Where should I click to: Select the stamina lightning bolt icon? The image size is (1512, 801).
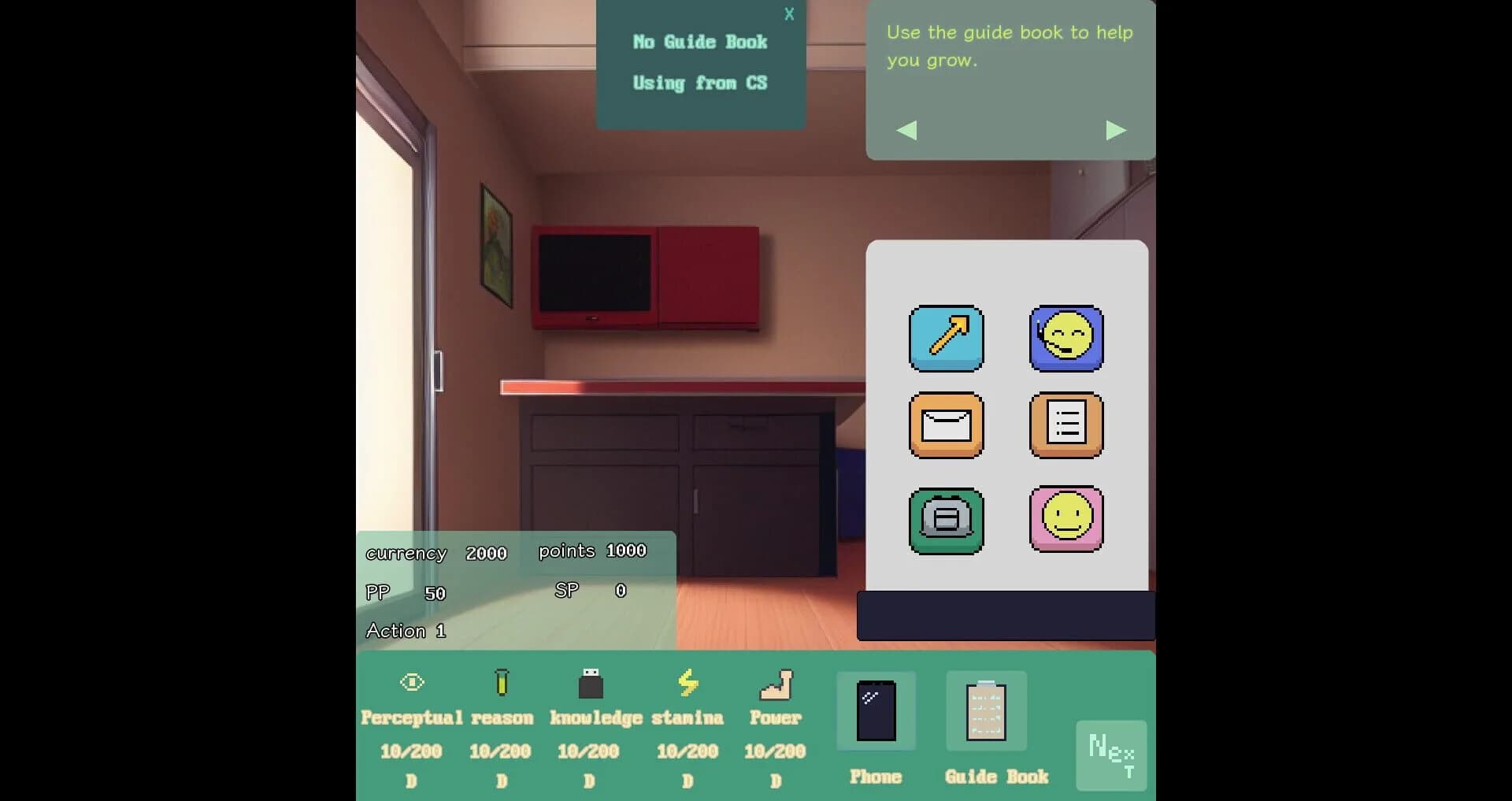click(x=688, y=682)
